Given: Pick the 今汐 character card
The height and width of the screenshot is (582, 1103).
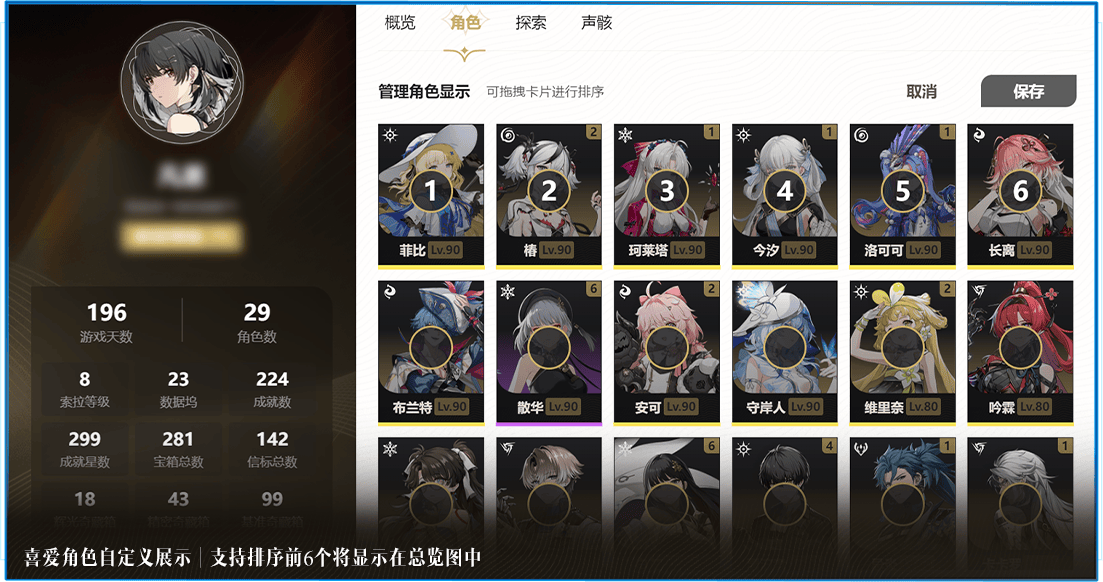Looking at the screenshot, I should (x=785, y=194).
